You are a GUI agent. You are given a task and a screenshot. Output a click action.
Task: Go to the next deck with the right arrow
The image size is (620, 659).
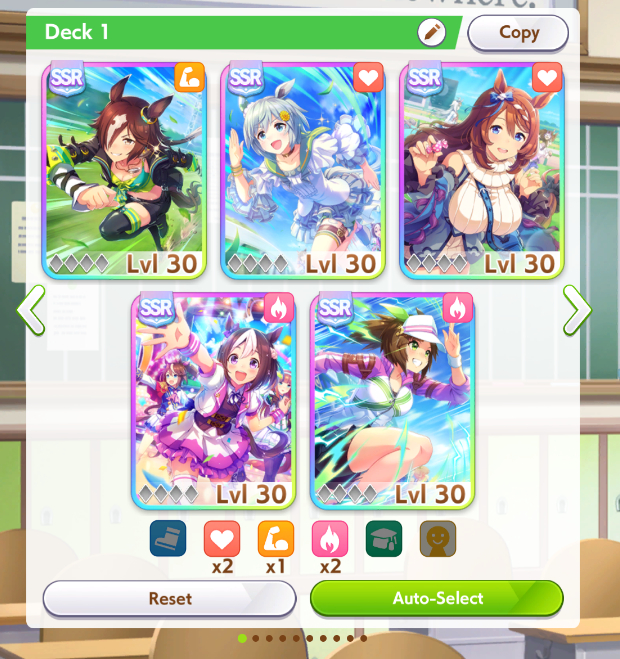(x=577, y=310)
